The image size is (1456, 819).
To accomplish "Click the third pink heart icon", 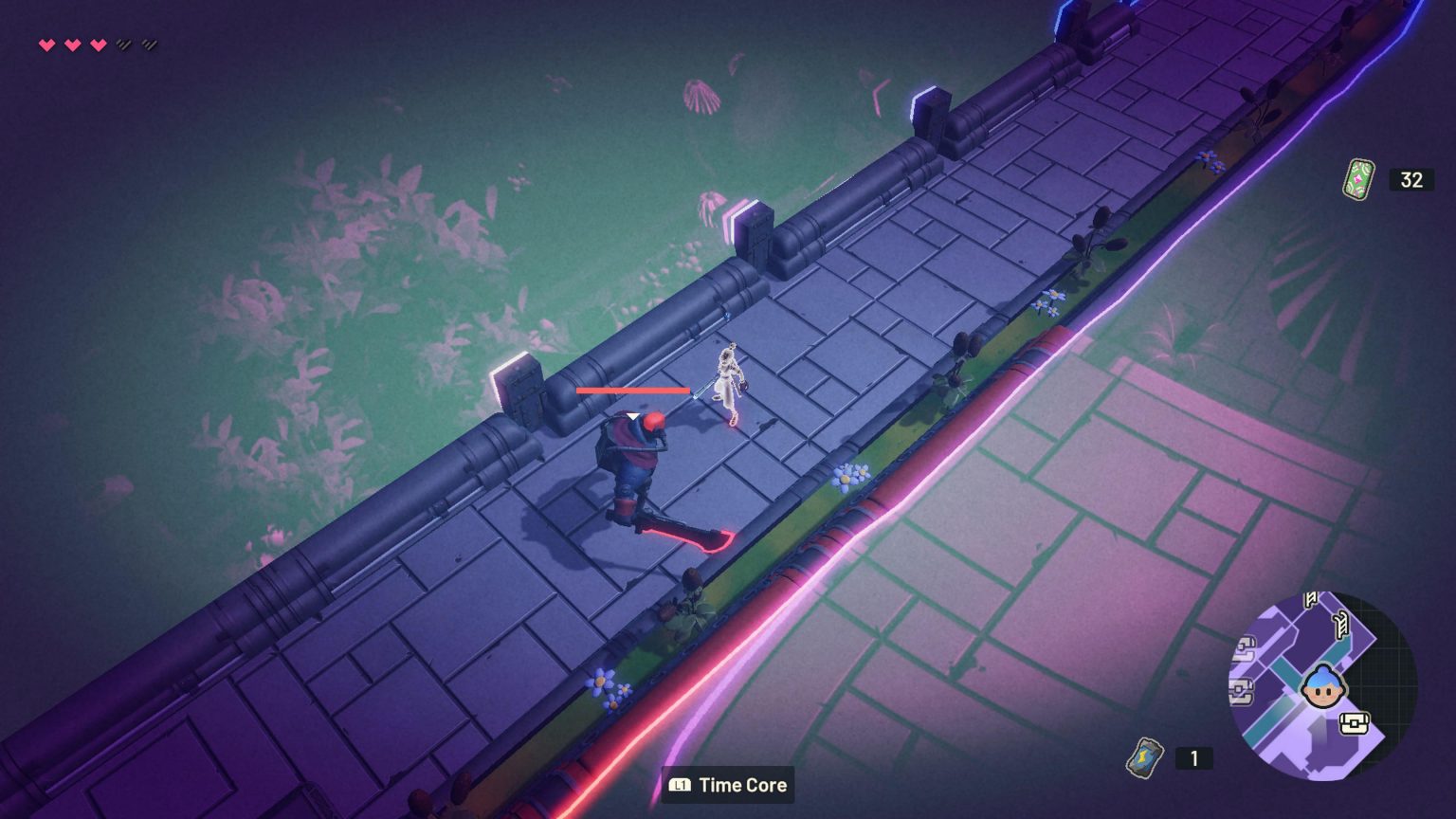I will pyautogui.click(x=99, y=43).
